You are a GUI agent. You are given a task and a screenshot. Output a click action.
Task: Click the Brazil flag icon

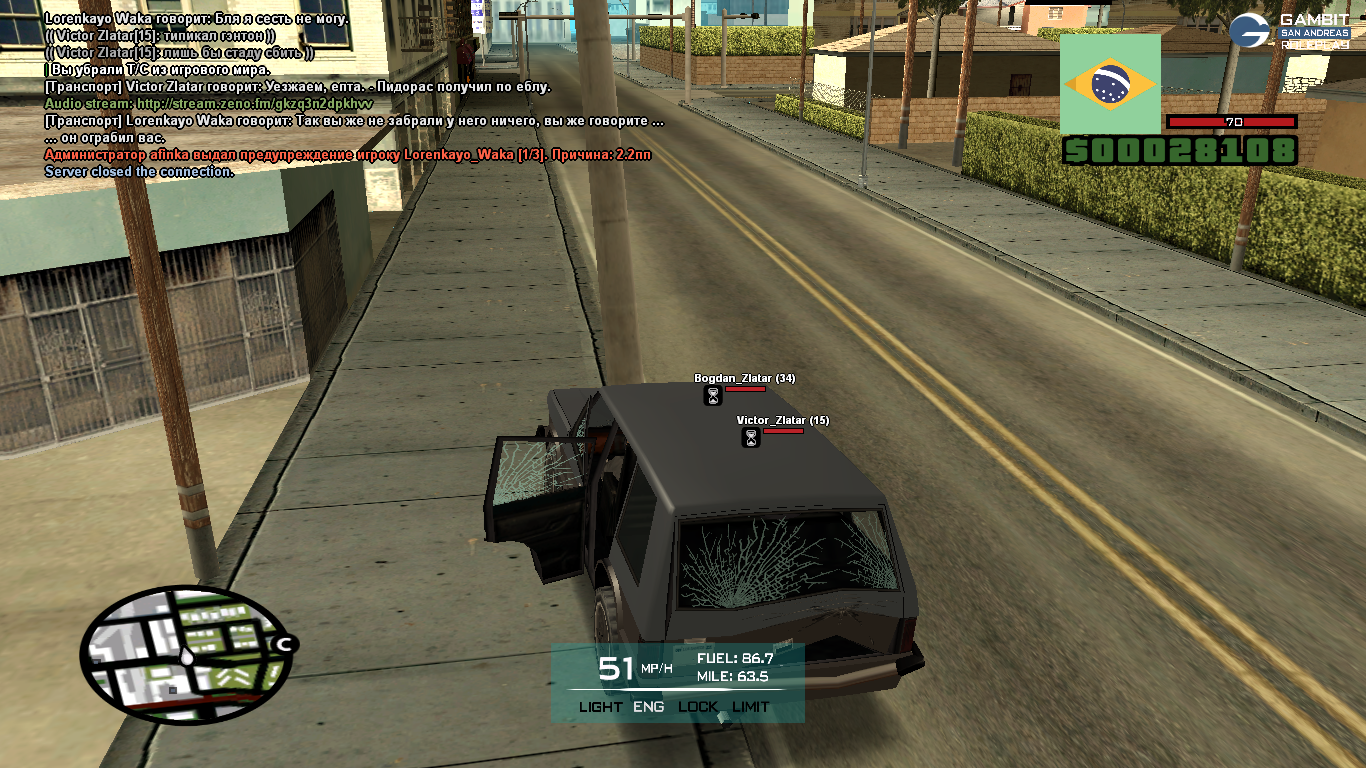pyautogui.click(x=1110, y=84)
